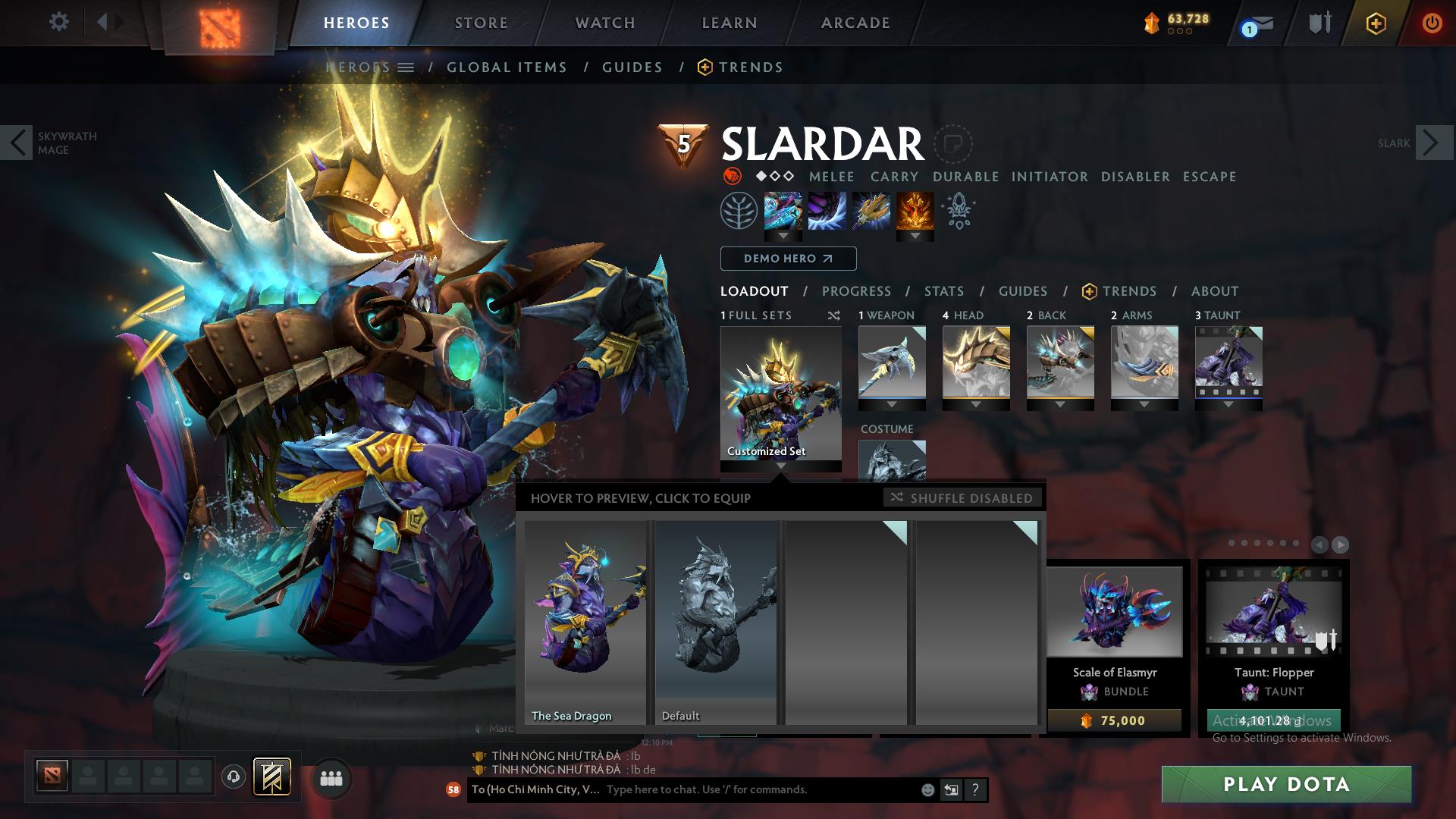Screen dimensions: 1456x819
Task: Open the settings gear icon
Action: 59,21
